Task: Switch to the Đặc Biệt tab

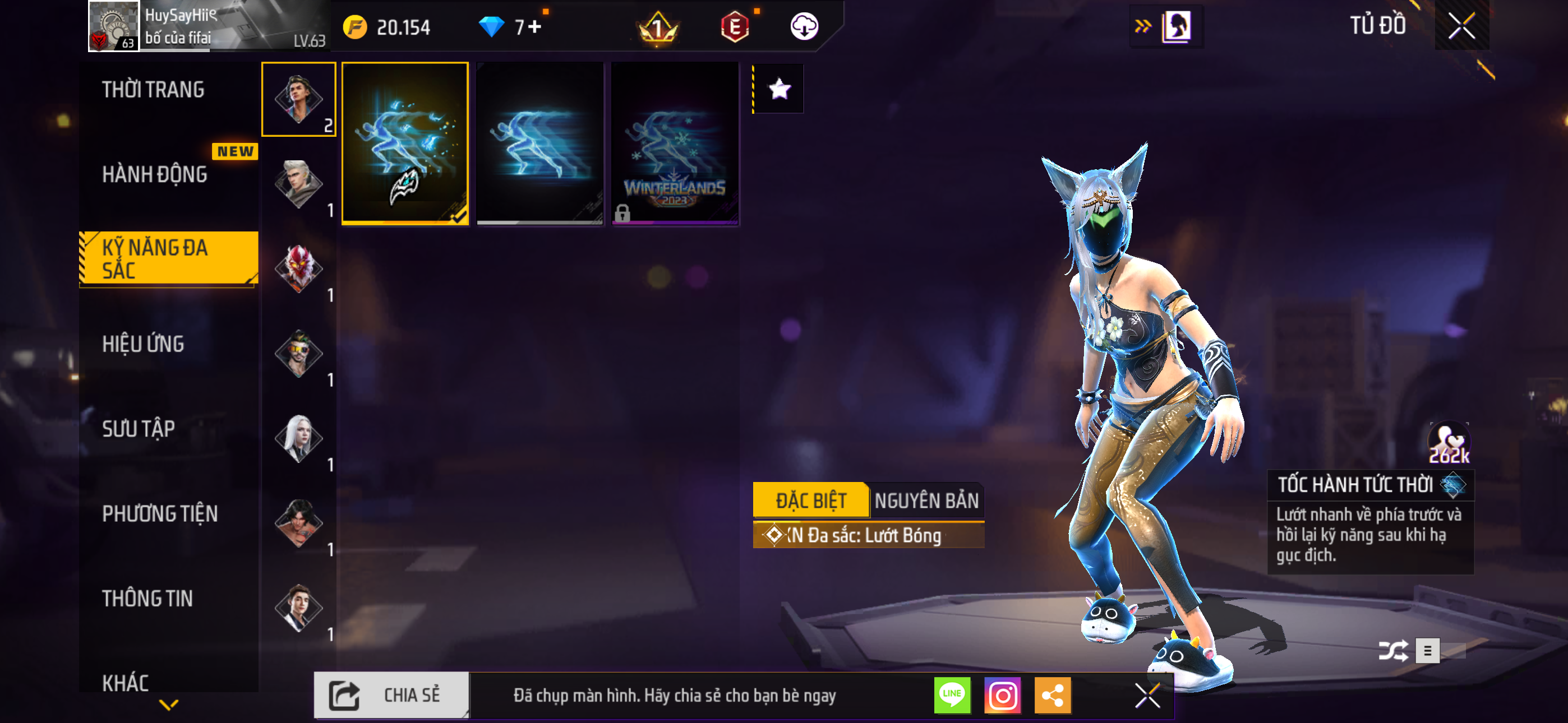Action: (811, 500)
